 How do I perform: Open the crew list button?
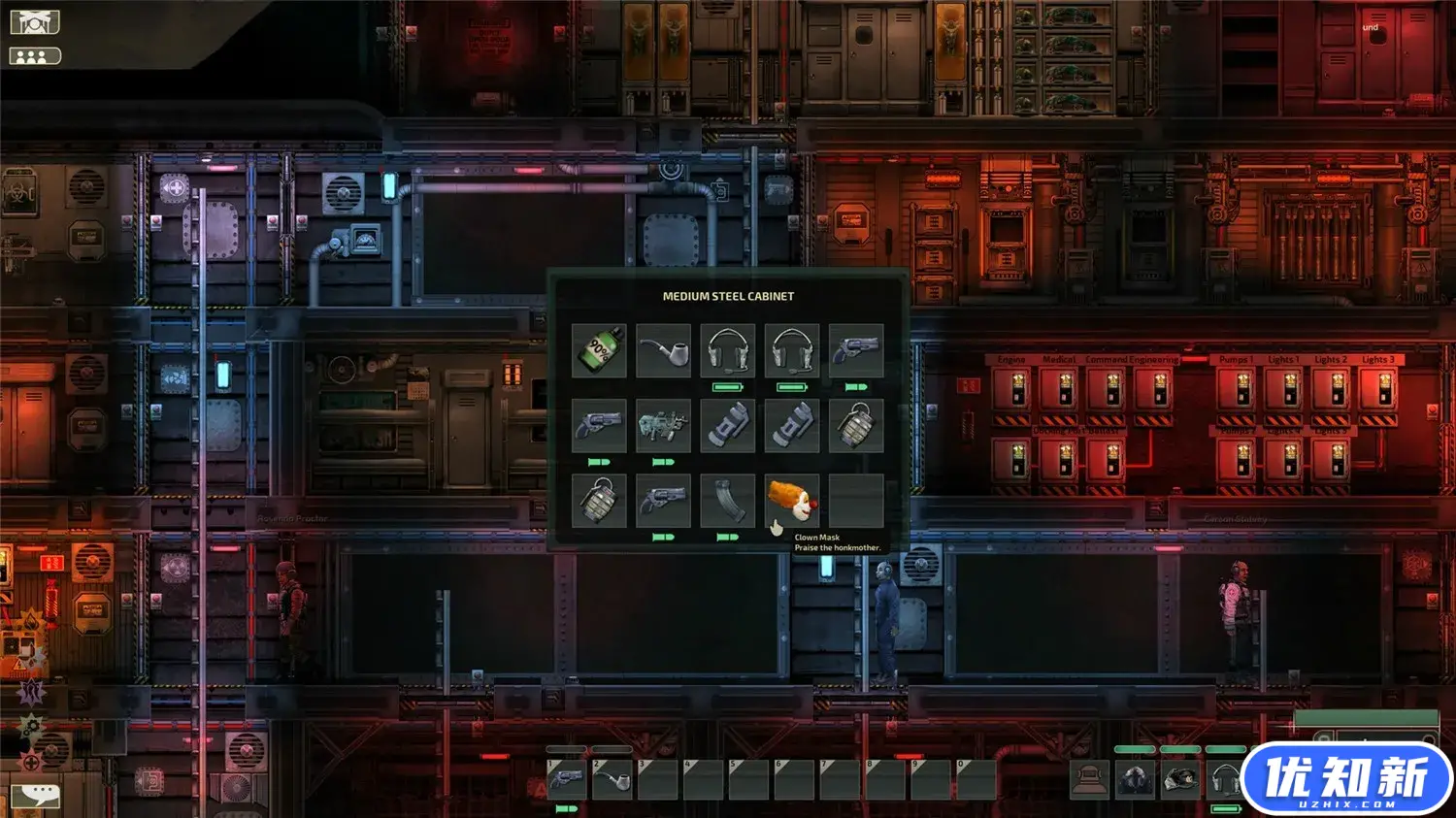[35, 56]
